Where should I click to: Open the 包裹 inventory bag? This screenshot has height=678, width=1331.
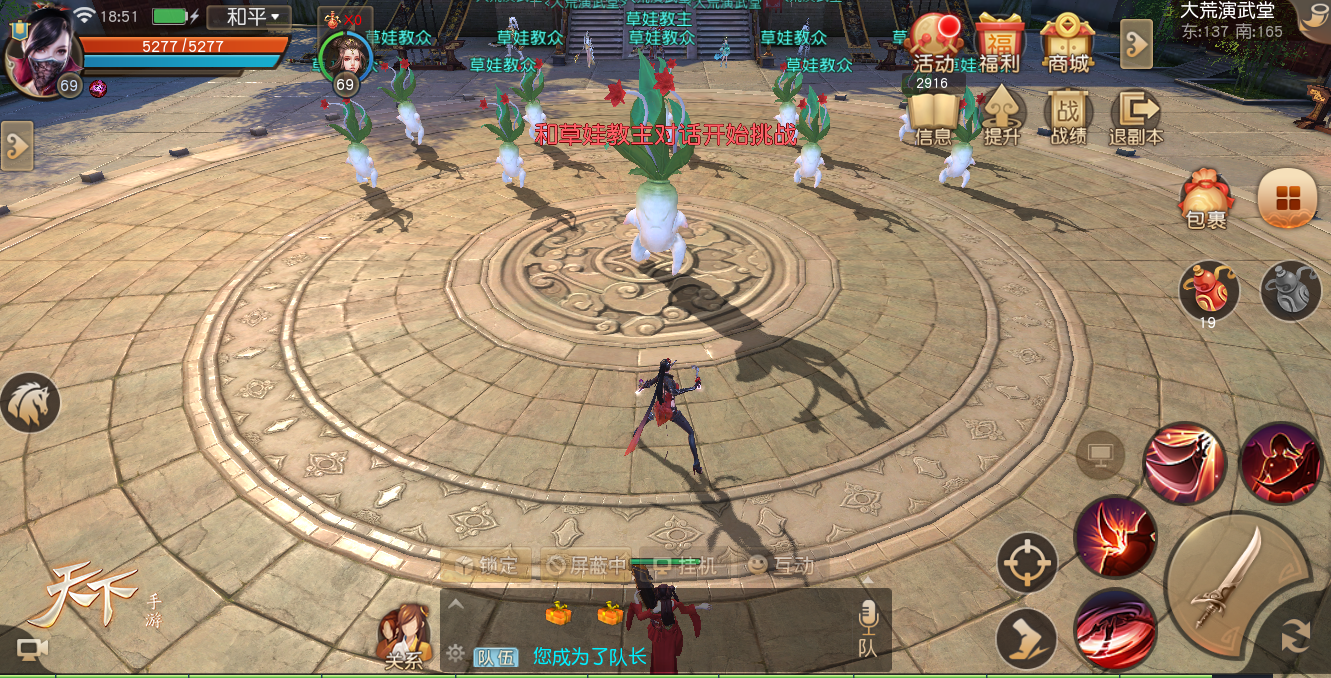click(x=1206, y=198)
